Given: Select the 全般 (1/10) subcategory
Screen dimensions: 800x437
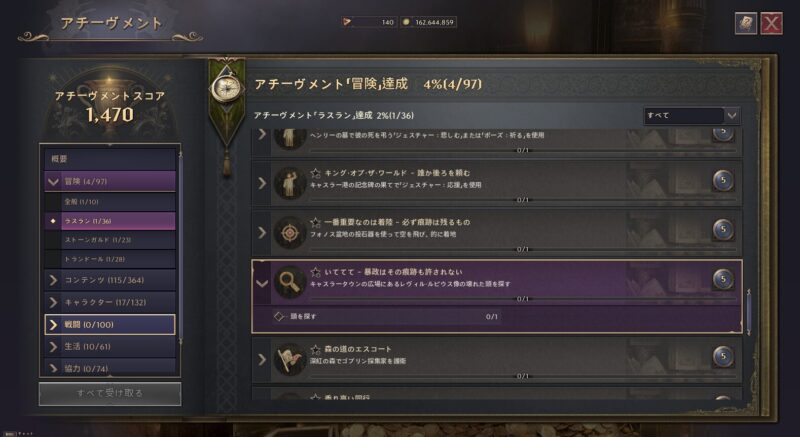Looking at the screenshot, I should (x=110, y=201).
